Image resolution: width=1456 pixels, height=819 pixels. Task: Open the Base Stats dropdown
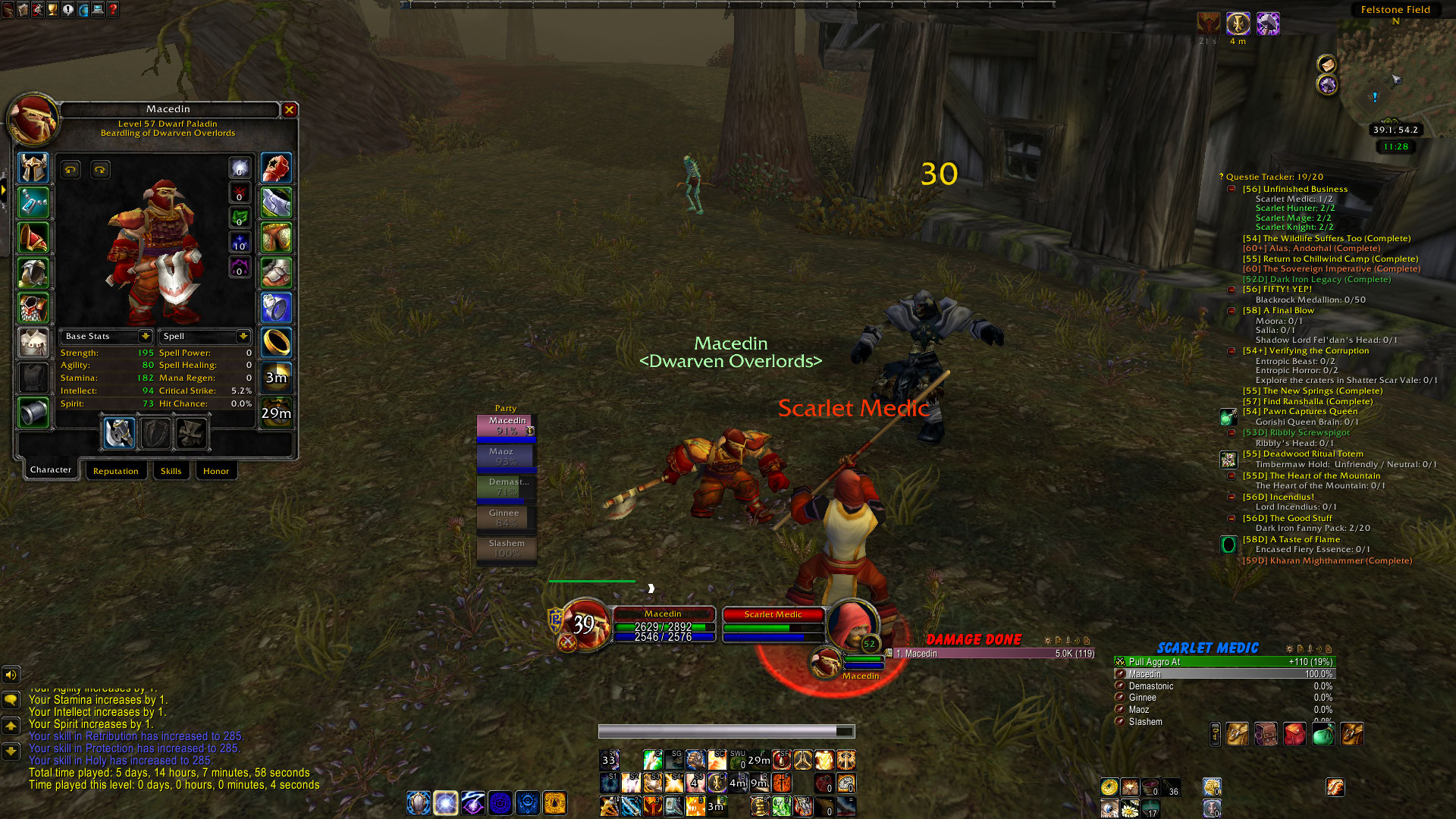145,336
